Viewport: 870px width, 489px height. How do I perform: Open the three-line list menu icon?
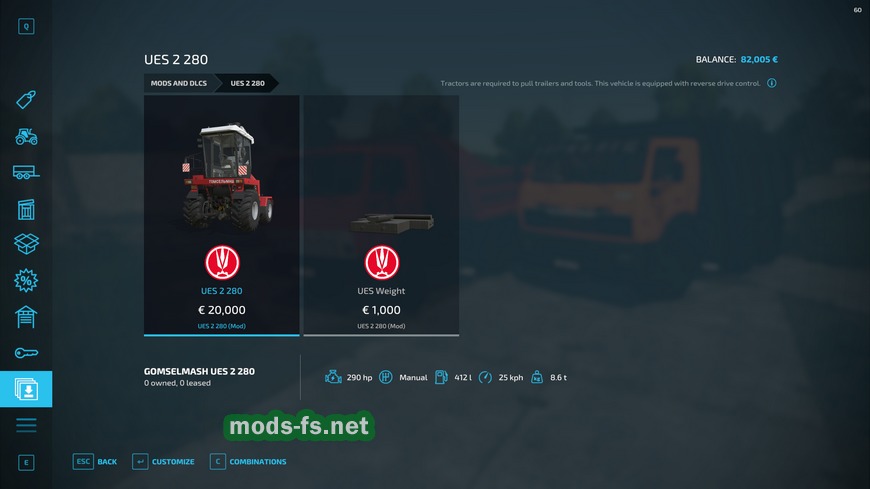click(x=26, y=425)
